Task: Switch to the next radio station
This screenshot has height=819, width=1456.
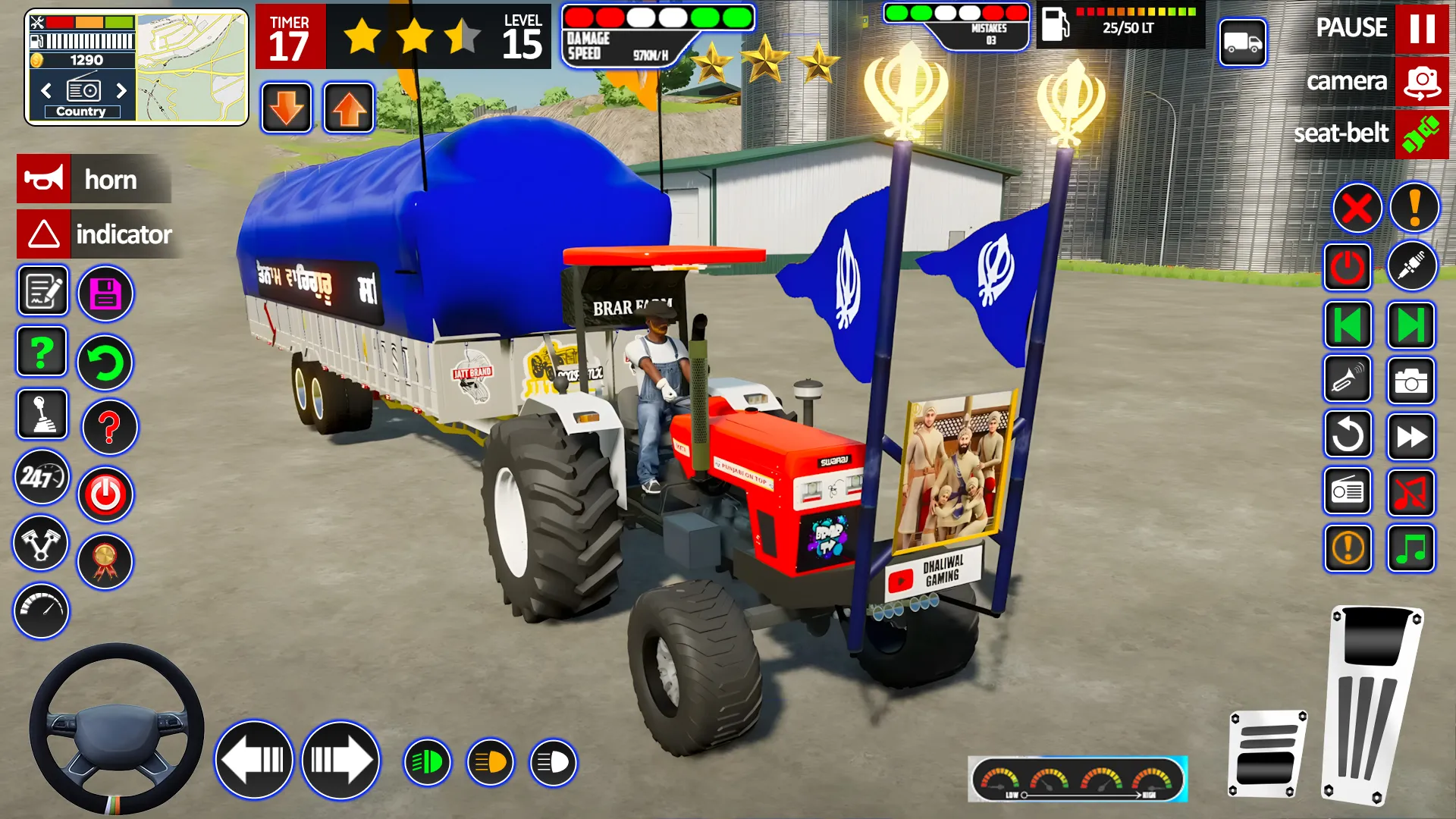Action: click(x=121, y=91)
